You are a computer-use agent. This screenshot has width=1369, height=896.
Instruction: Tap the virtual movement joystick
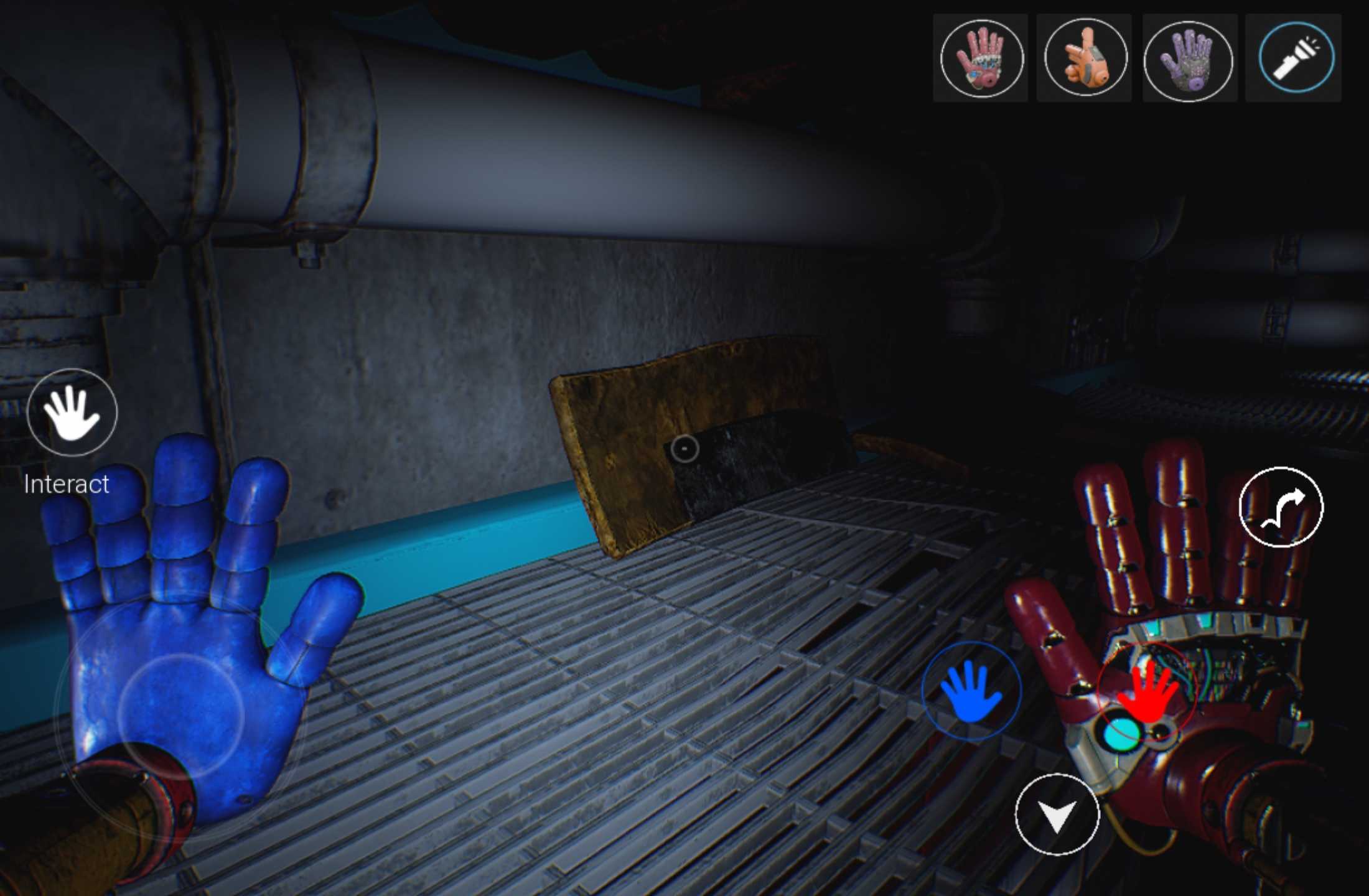coord(180,716)
